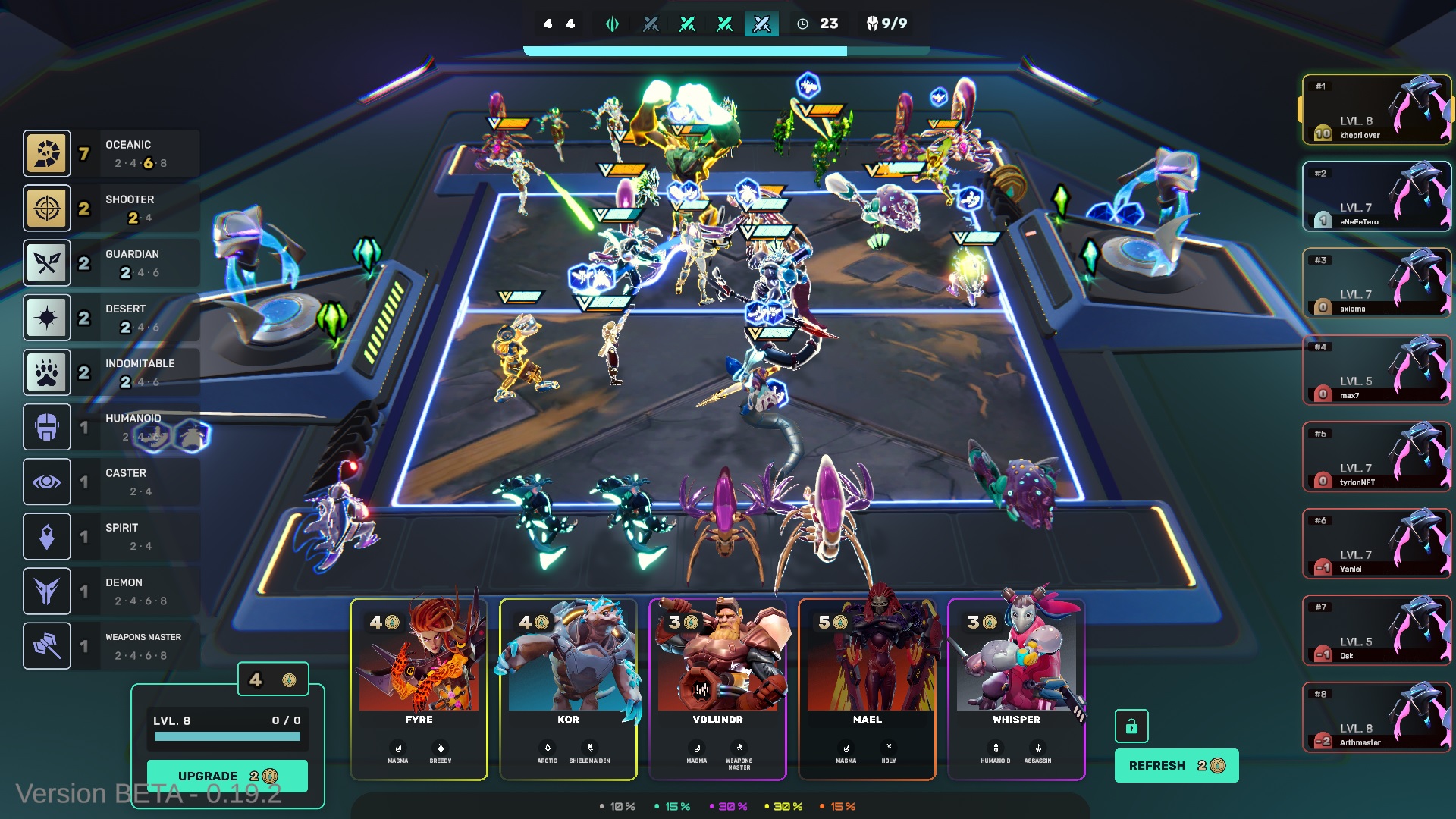Refresh the shop offerings
1456x819 pixels.
[x=1176, y=766]
